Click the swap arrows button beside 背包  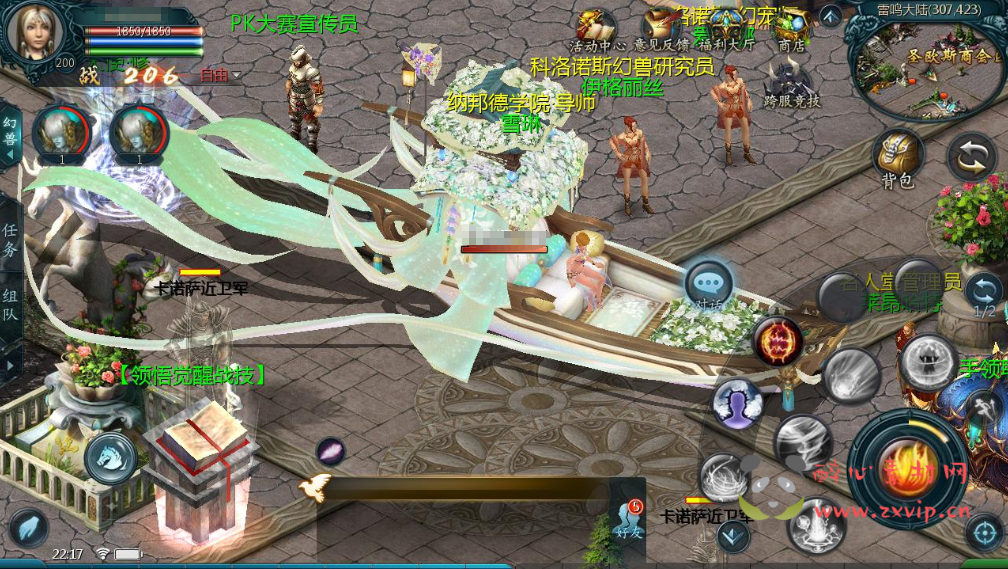coord(970,157)
